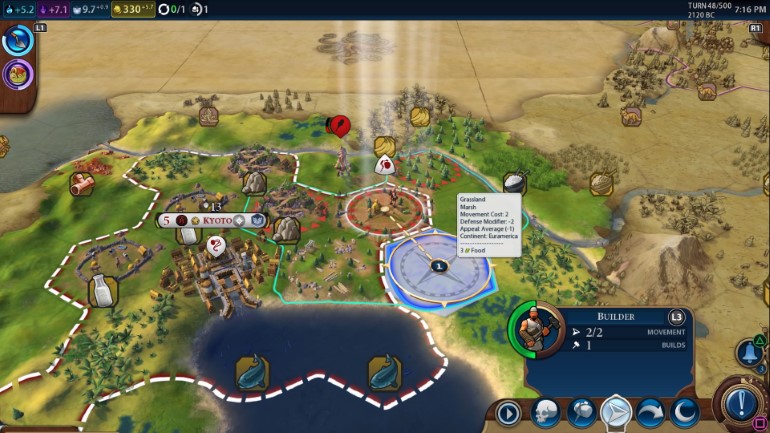Viewport: 770px width, 433px height.
Task: Select the builder tile improvement action
Action: pos(580,411)
